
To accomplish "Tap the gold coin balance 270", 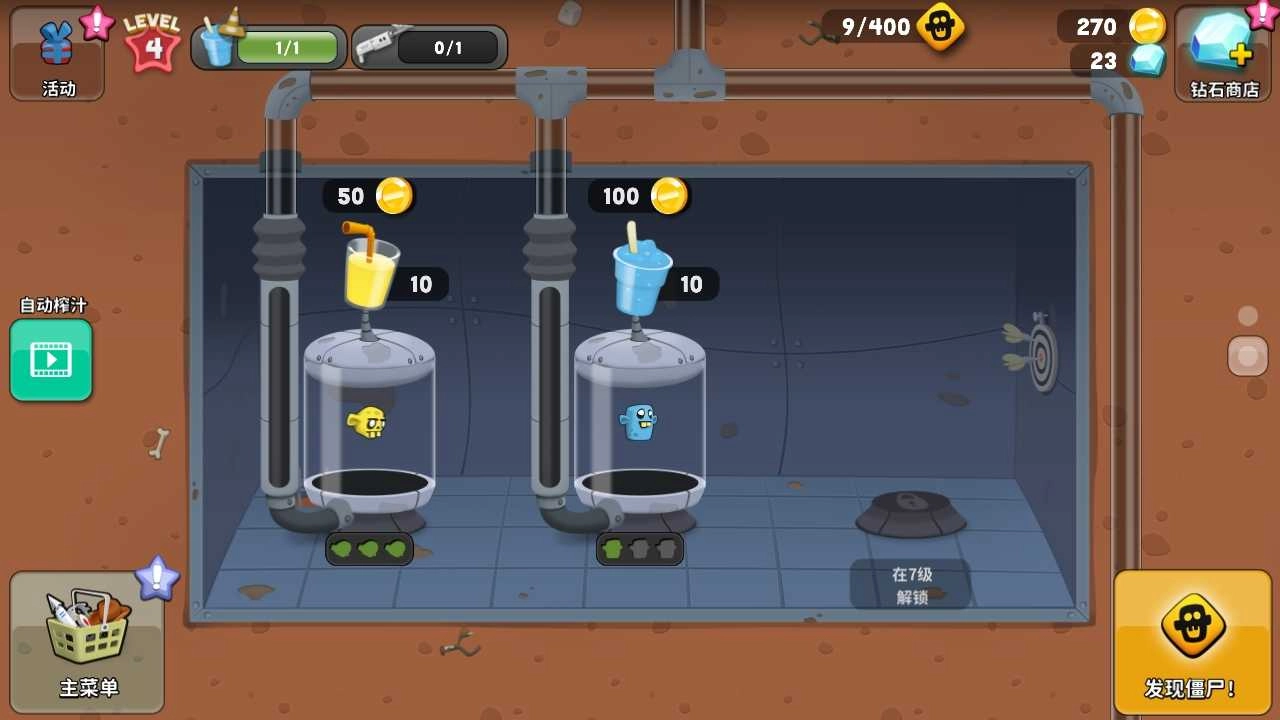I will 1112,26.
